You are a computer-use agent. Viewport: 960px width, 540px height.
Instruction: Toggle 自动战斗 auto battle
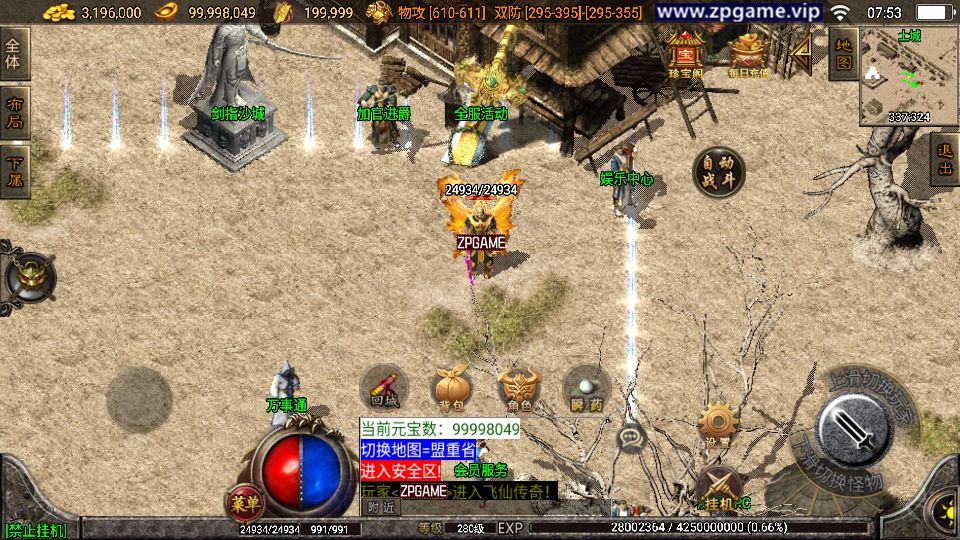point(718,172)
